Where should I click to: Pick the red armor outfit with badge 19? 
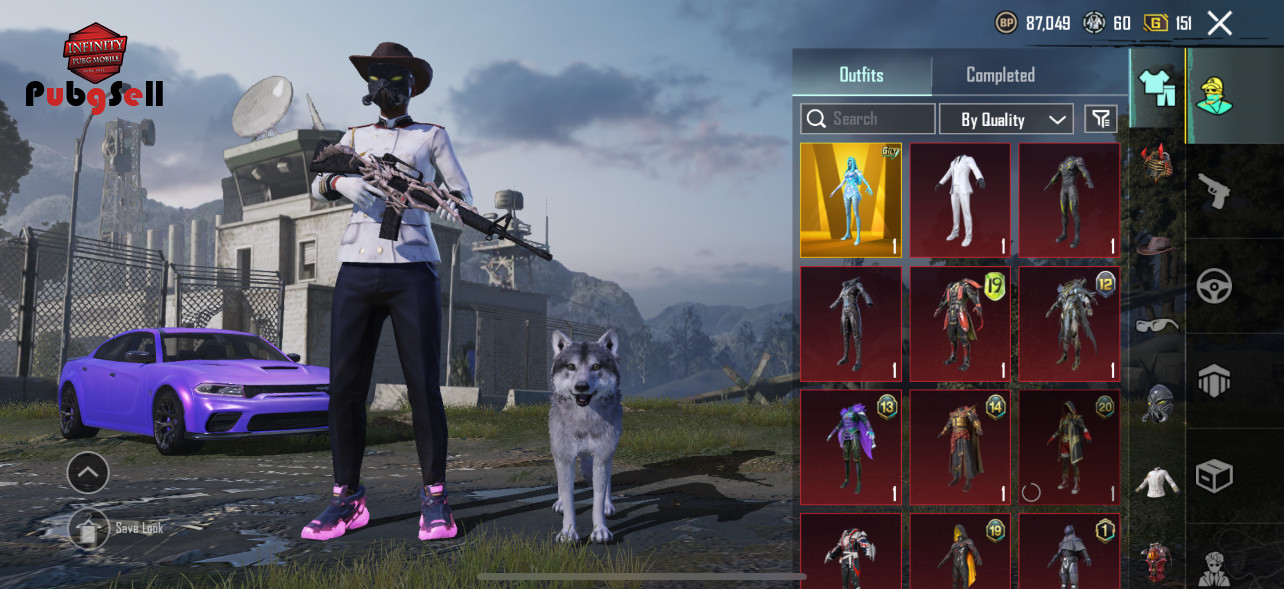[960, 323]
